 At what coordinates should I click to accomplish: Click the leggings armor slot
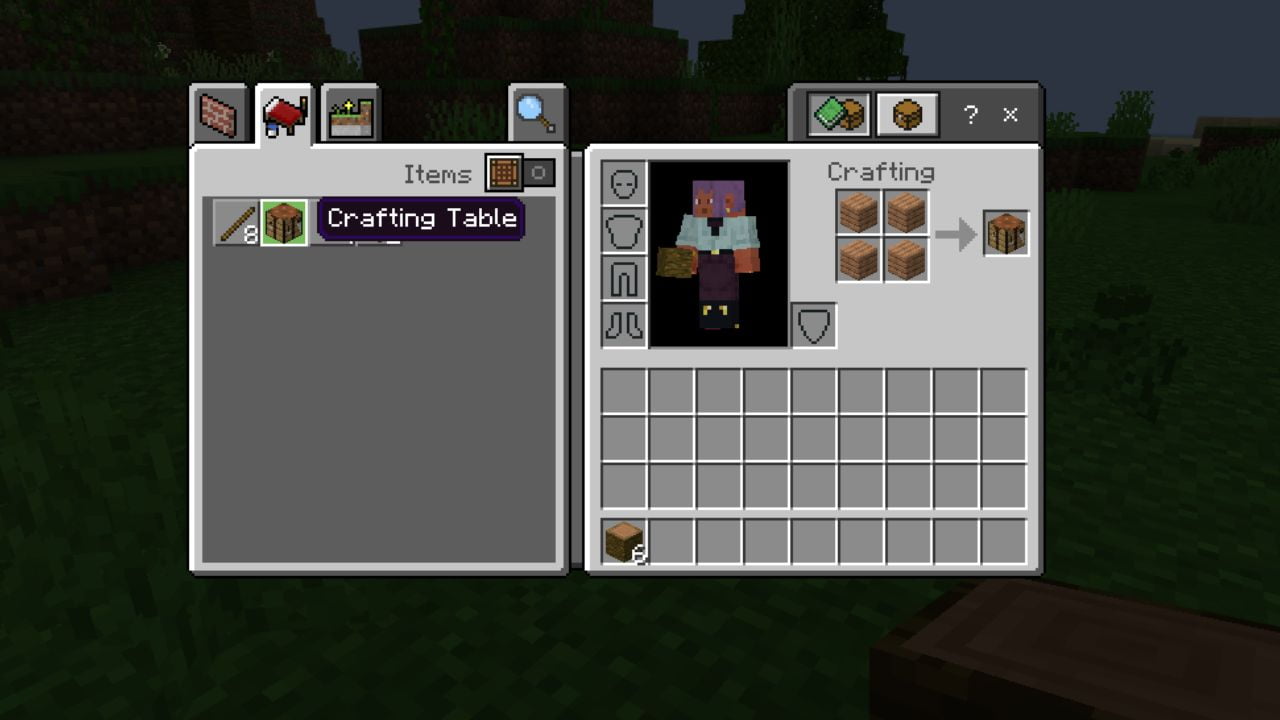[622, 277]
